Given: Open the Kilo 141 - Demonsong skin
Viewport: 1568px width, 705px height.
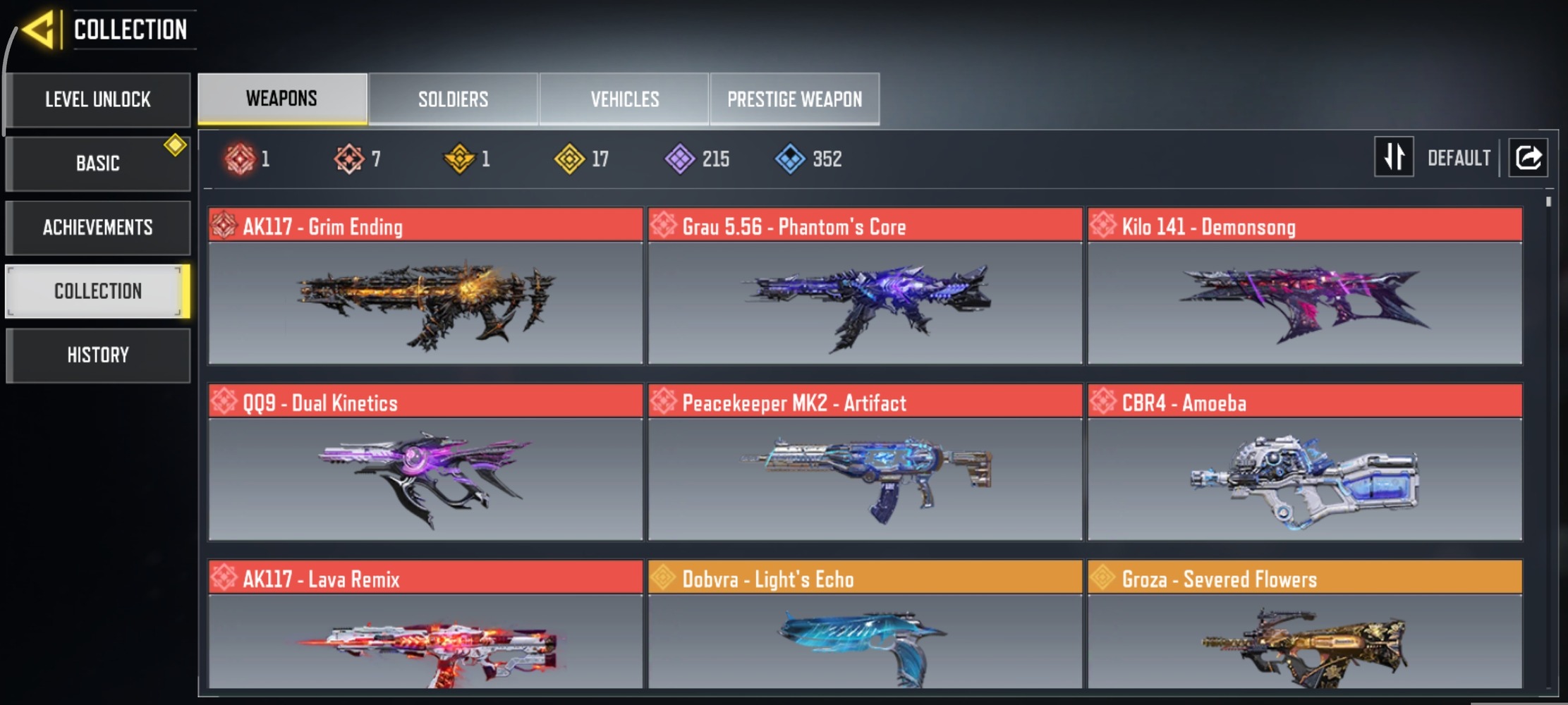Looking at the screenshot, I should (1304, 286).
